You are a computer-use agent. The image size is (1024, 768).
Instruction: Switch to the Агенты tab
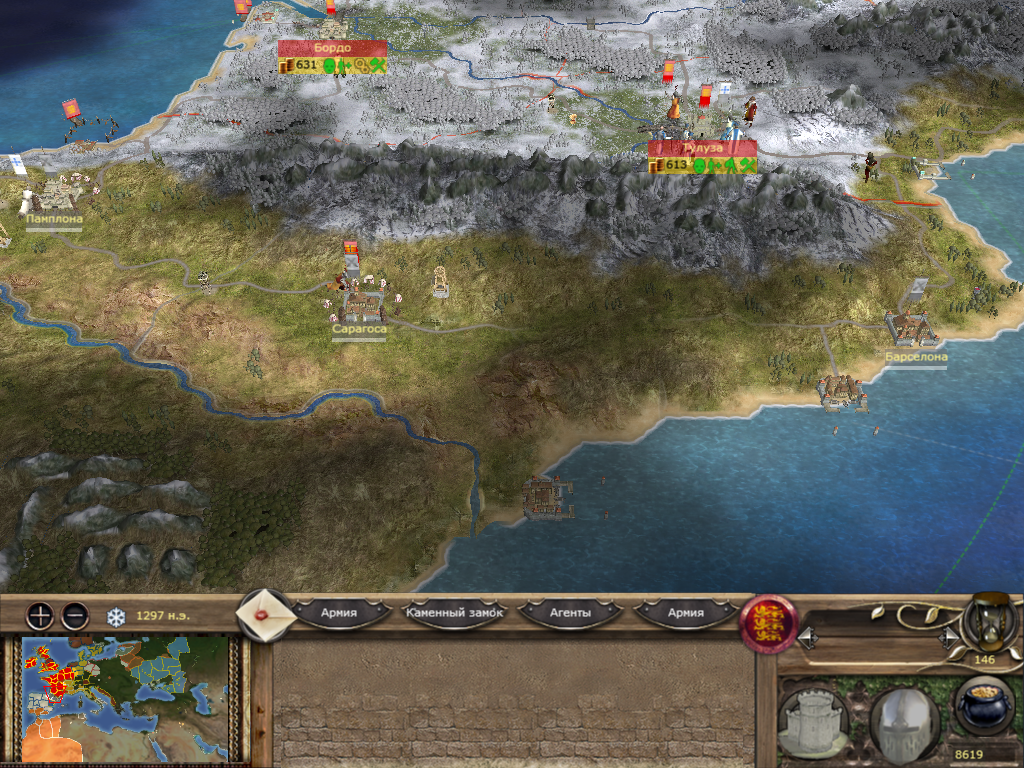(571, 612)
